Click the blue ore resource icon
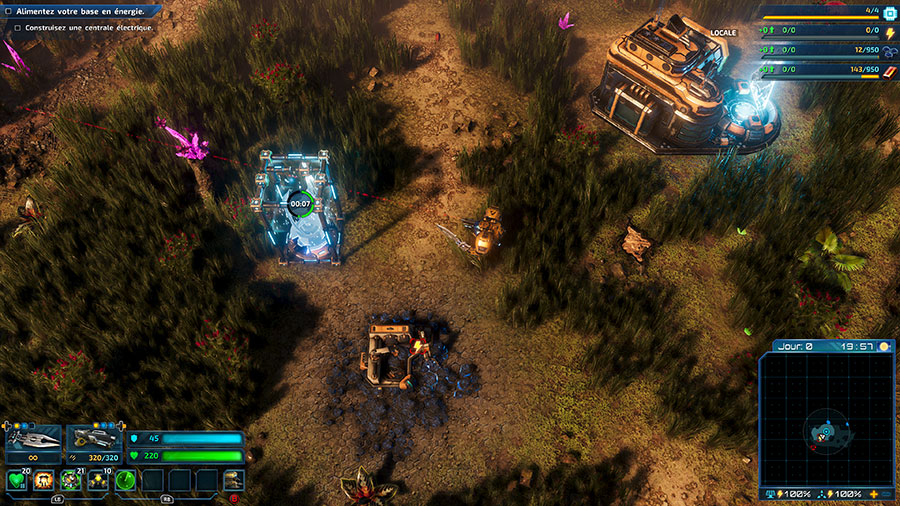Viewport: 900px width, 506px height. 889,51
